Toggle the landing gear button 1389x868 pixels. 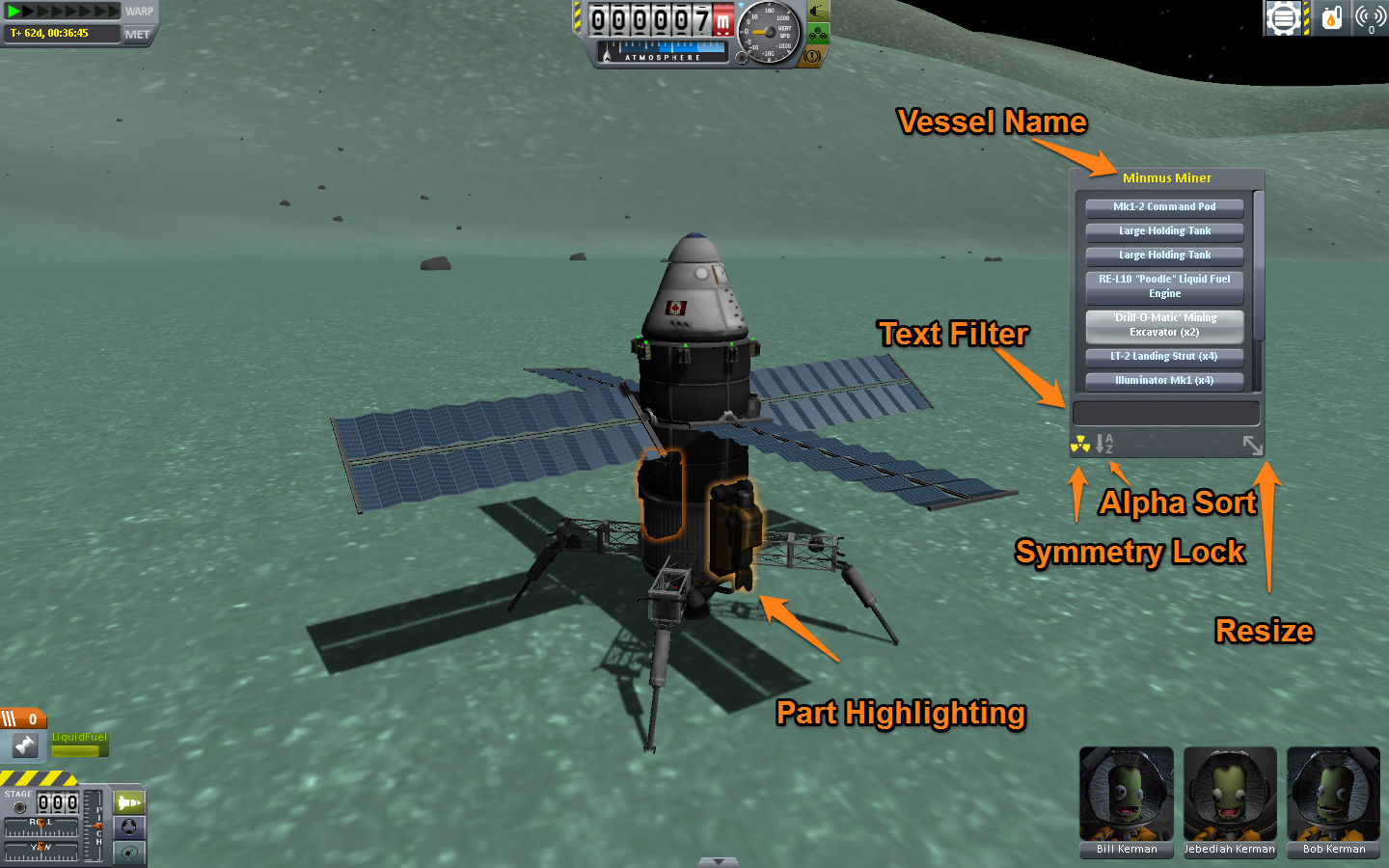coord(818,35)
